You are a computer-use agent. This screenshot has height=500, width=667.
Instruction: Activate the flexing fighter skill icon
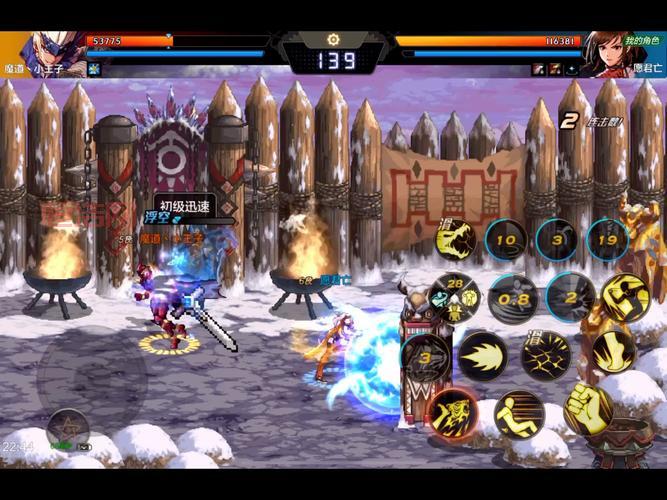[x=624, y=296]
